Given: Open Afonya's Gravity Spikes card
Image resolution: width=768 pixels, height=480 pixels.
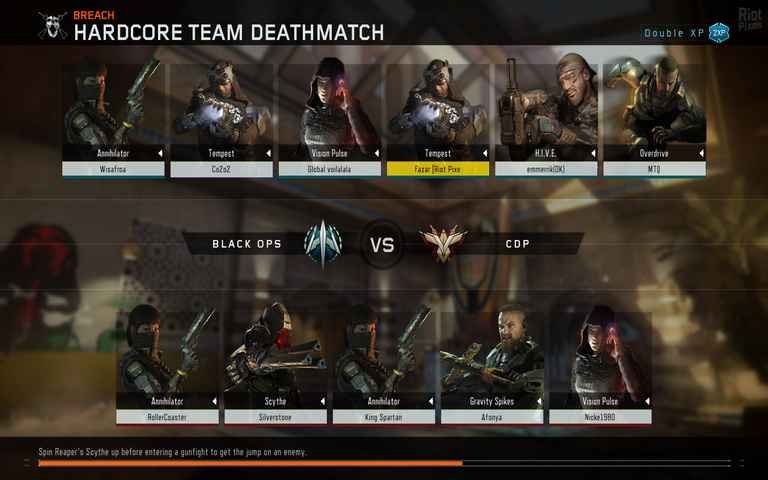Looking at the screenshot, I should coord(492,365).
